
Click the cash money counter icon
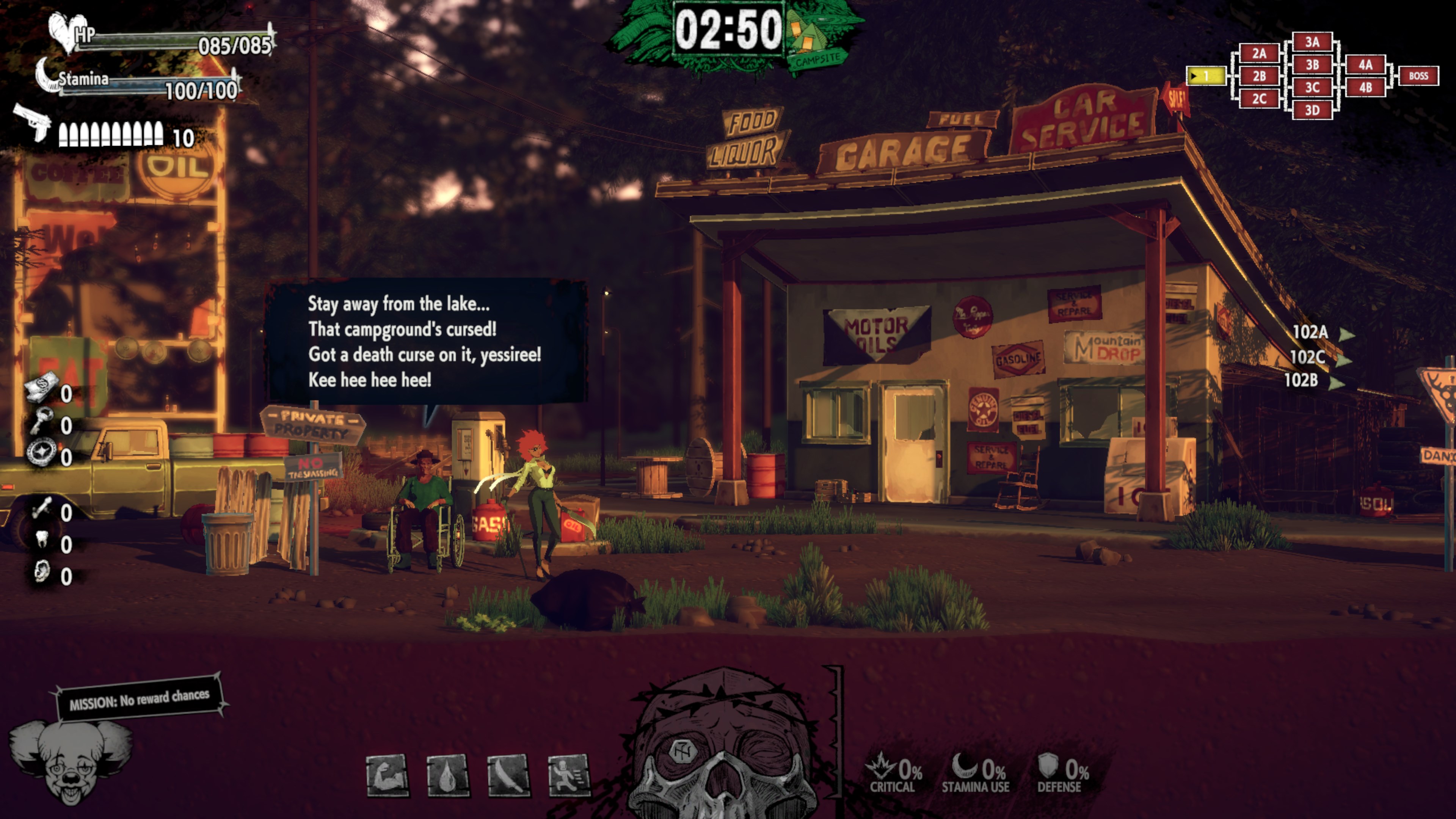41,387
